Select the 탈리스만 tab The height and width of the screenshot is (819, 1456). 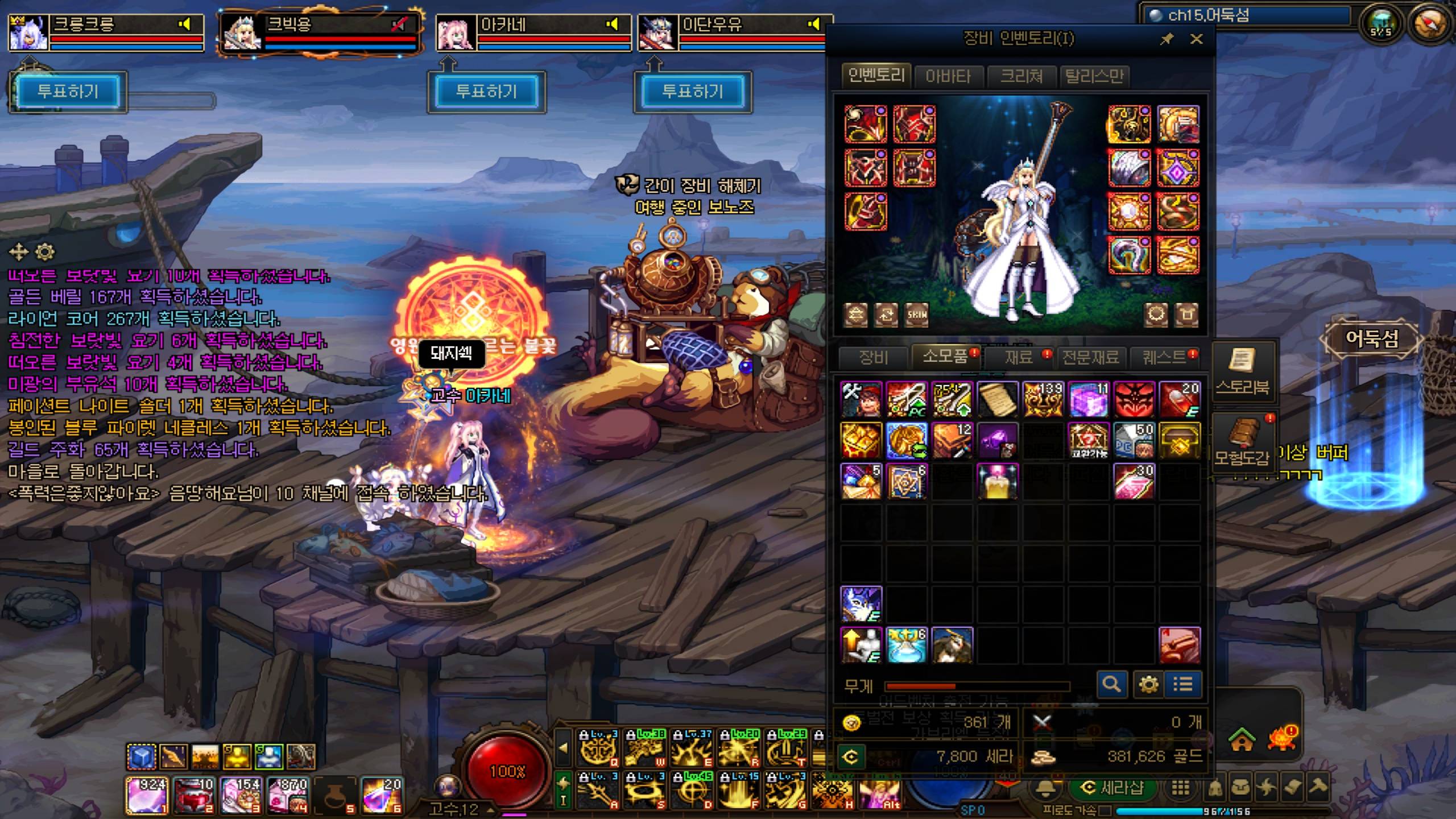[x=1094, y=76]
